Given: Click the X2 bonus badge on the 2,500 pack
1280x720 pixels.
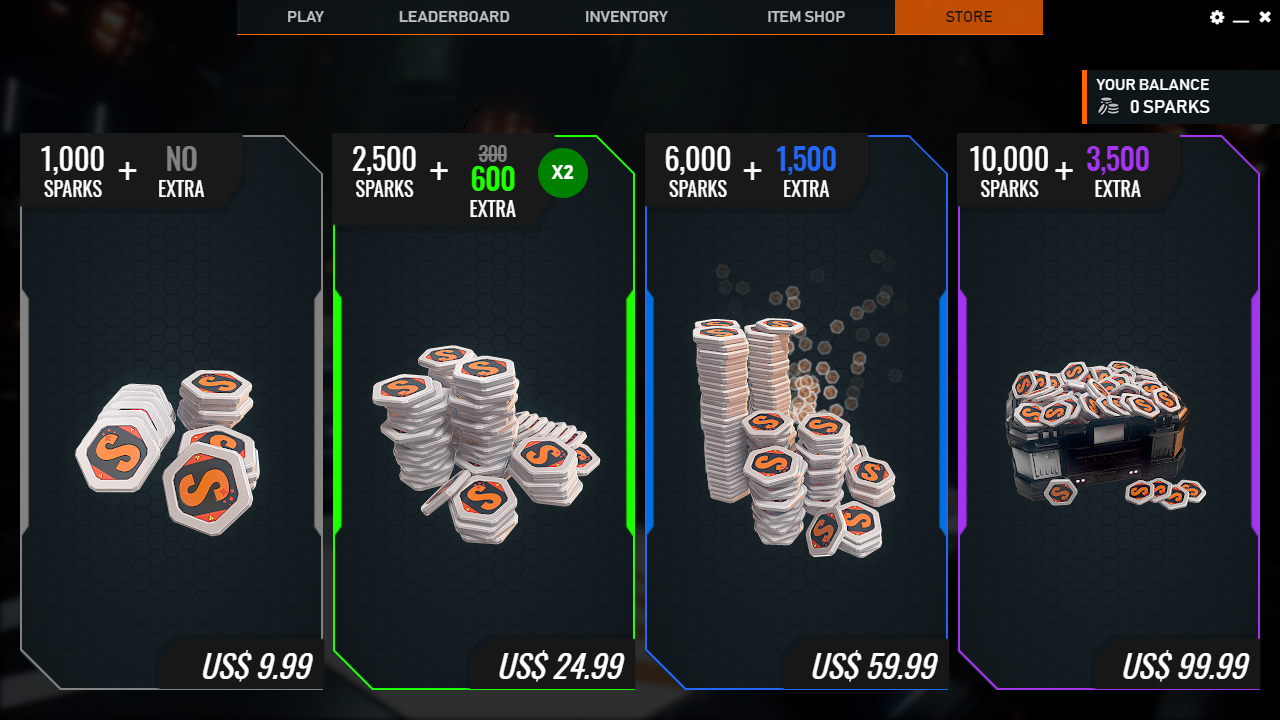Looking at the screenshot, I should 562,173.
